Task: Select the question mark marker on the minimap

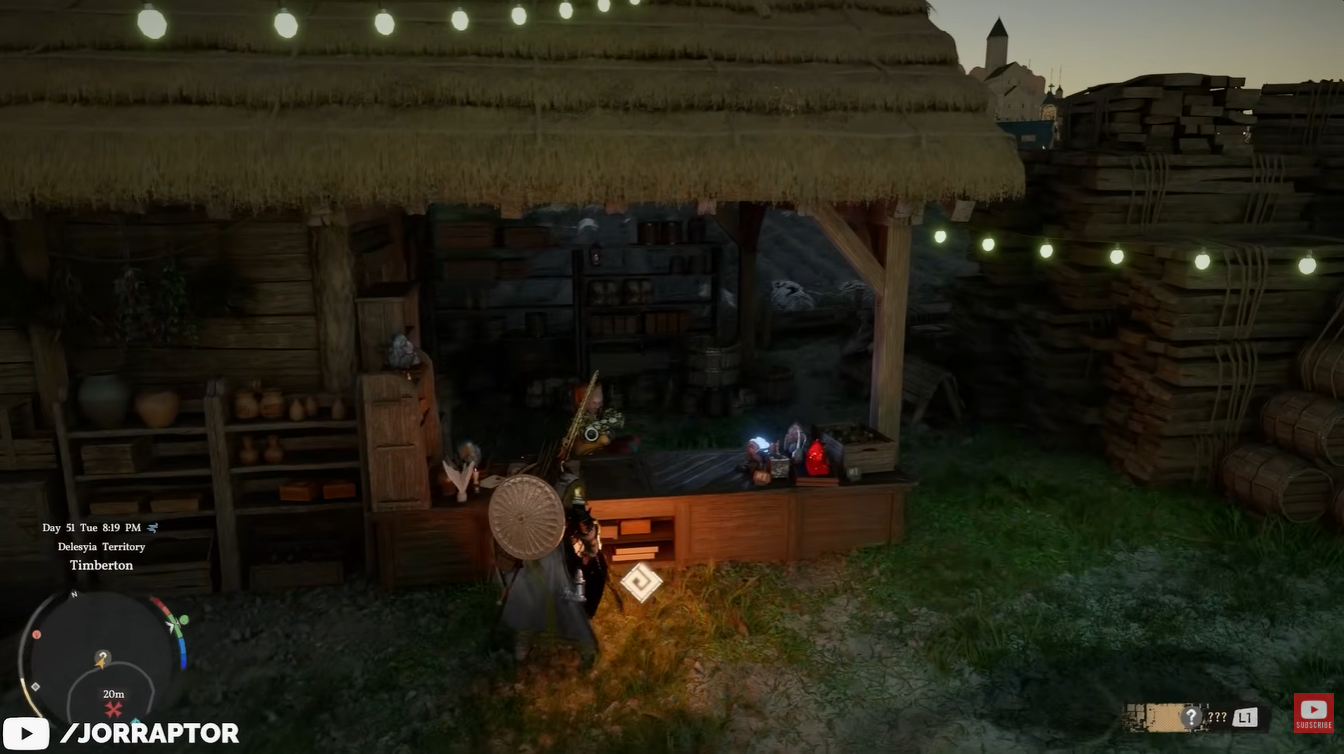Action: point(103,656)
